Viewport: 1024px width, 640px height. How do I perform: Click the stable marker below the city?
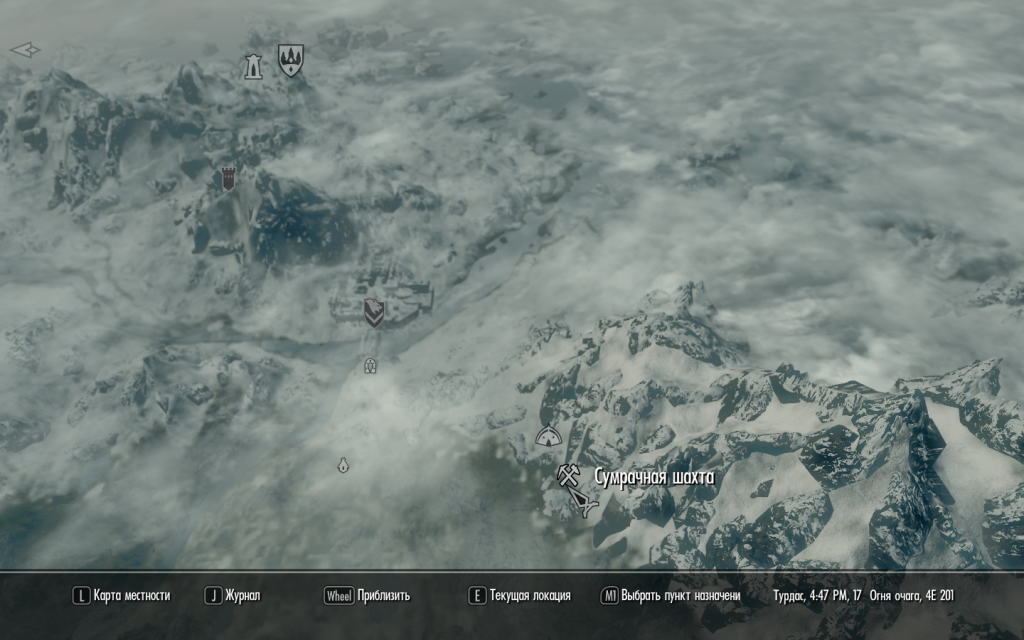click(x=370, y=366)
